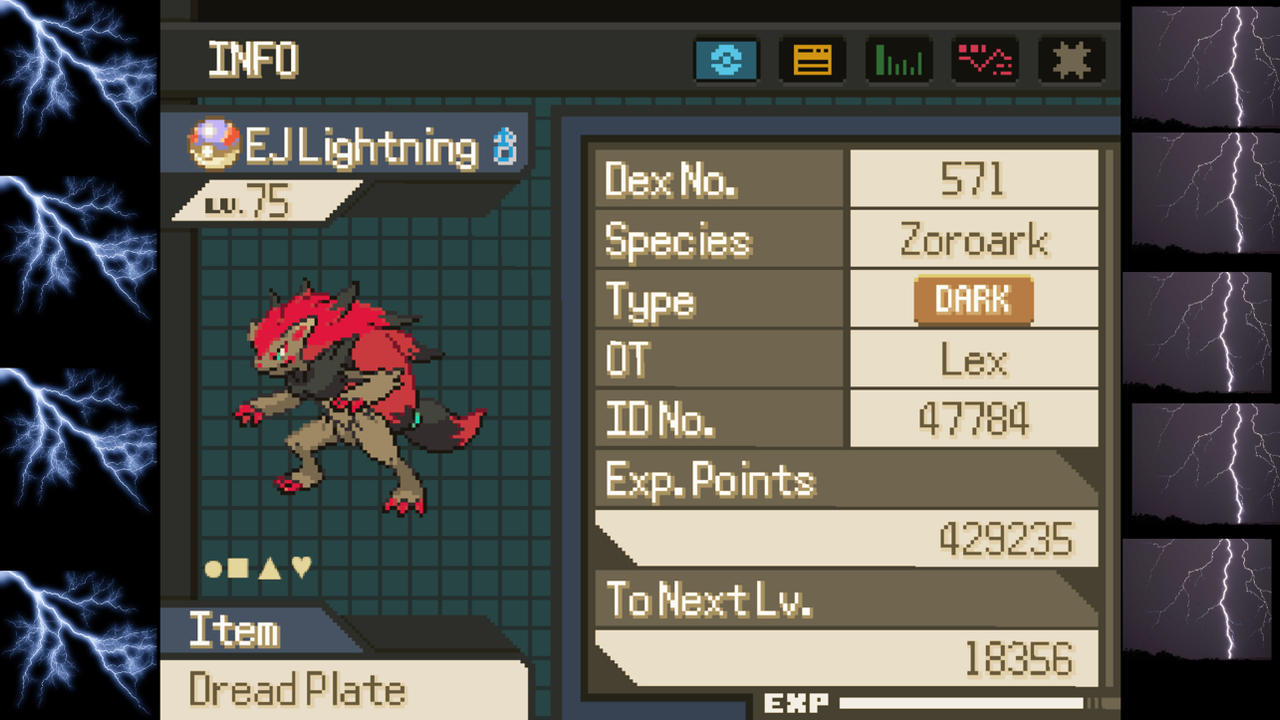Screen dimensions: 1280x720
Task: Click the gender symbol next to EJ Lightning
Action: pos(506,145)
